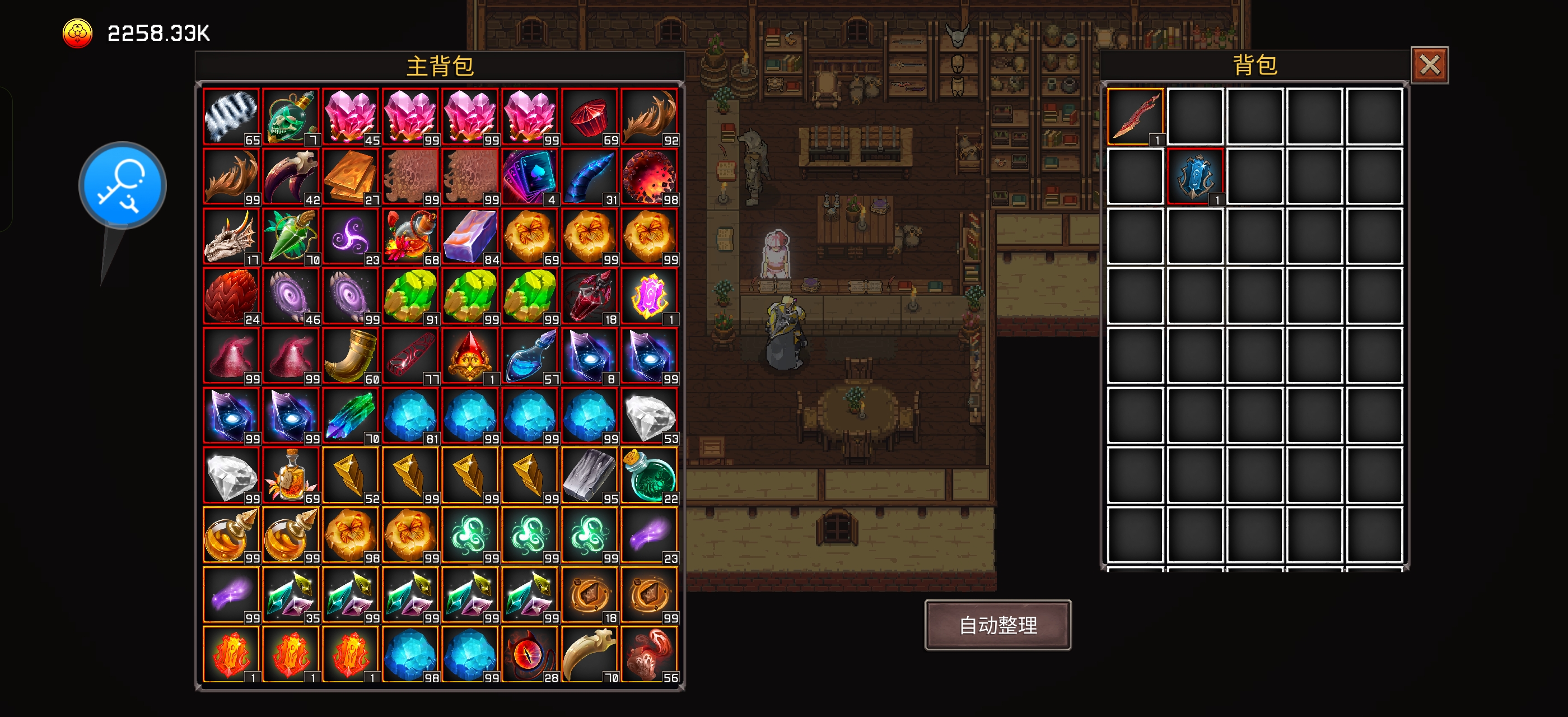Pick the blue rune shield in the bag
Image resolution: width=1568 pixels, height=717 pixels.
click(x=1194, y=176)
